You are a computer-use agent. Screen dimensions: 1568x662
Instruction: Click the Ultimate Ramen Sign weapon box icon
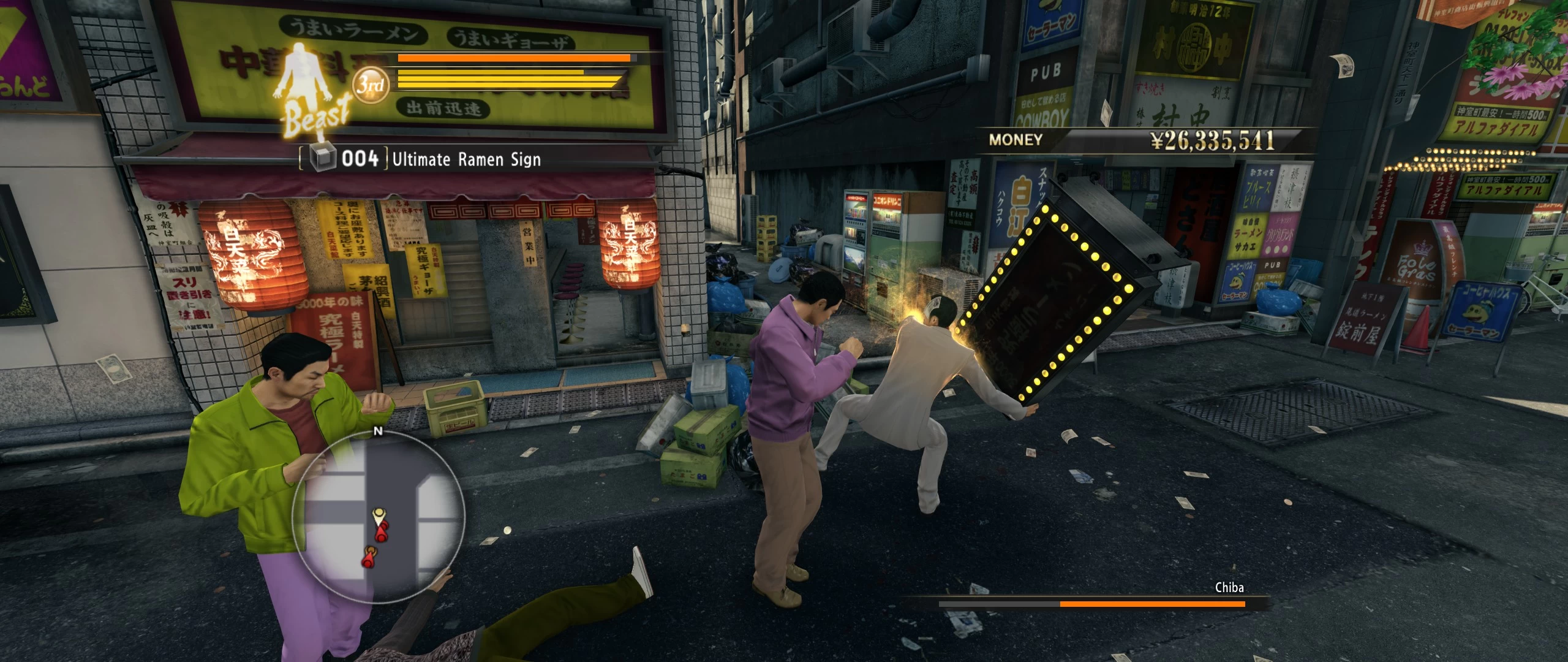(x=323, y=159)
